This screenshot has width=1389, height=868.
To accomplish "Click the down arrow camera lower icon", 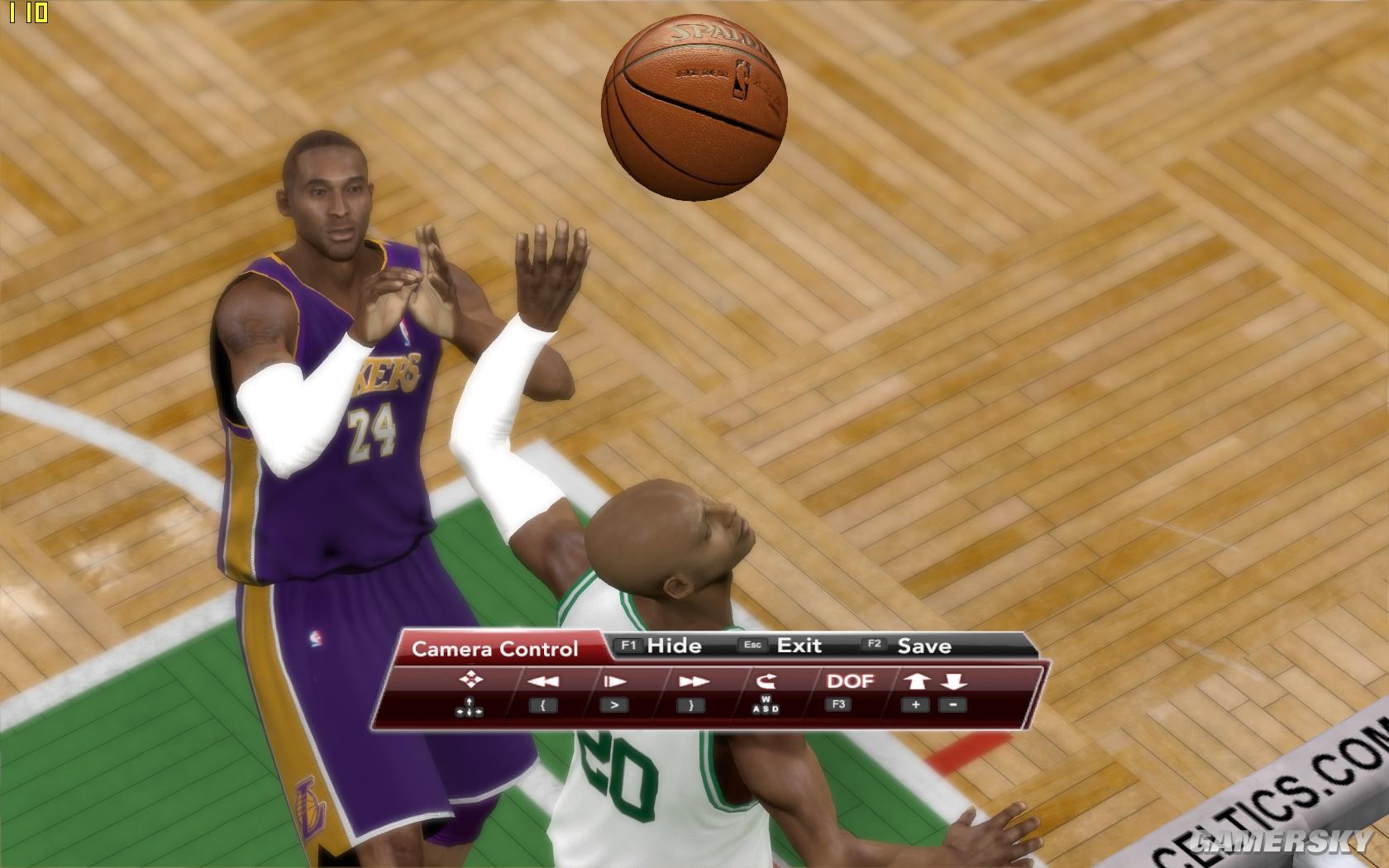I will point(952,682).
